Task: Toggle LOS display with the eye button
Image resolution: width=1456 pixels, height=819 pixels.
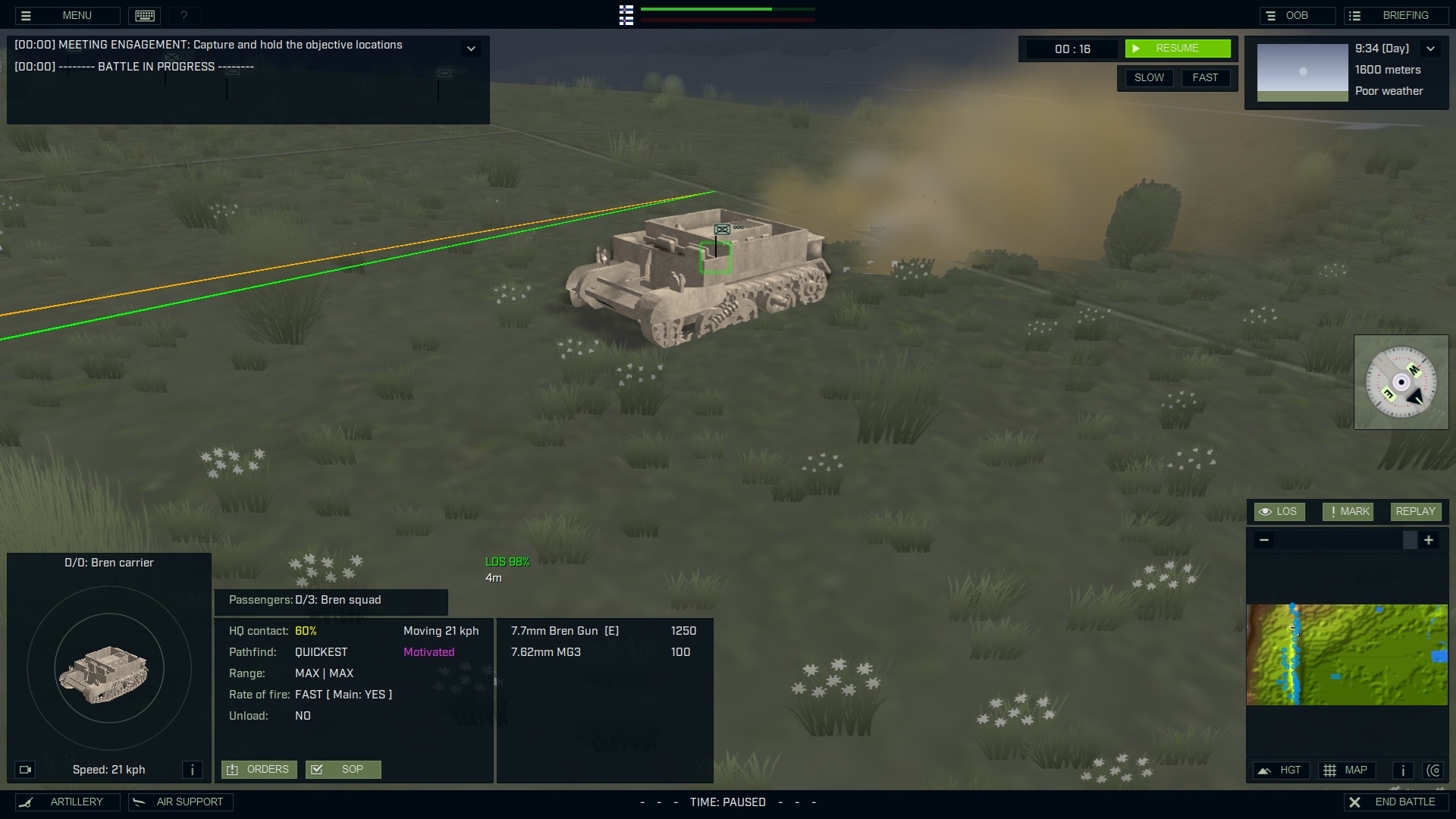Action: 1279,511
